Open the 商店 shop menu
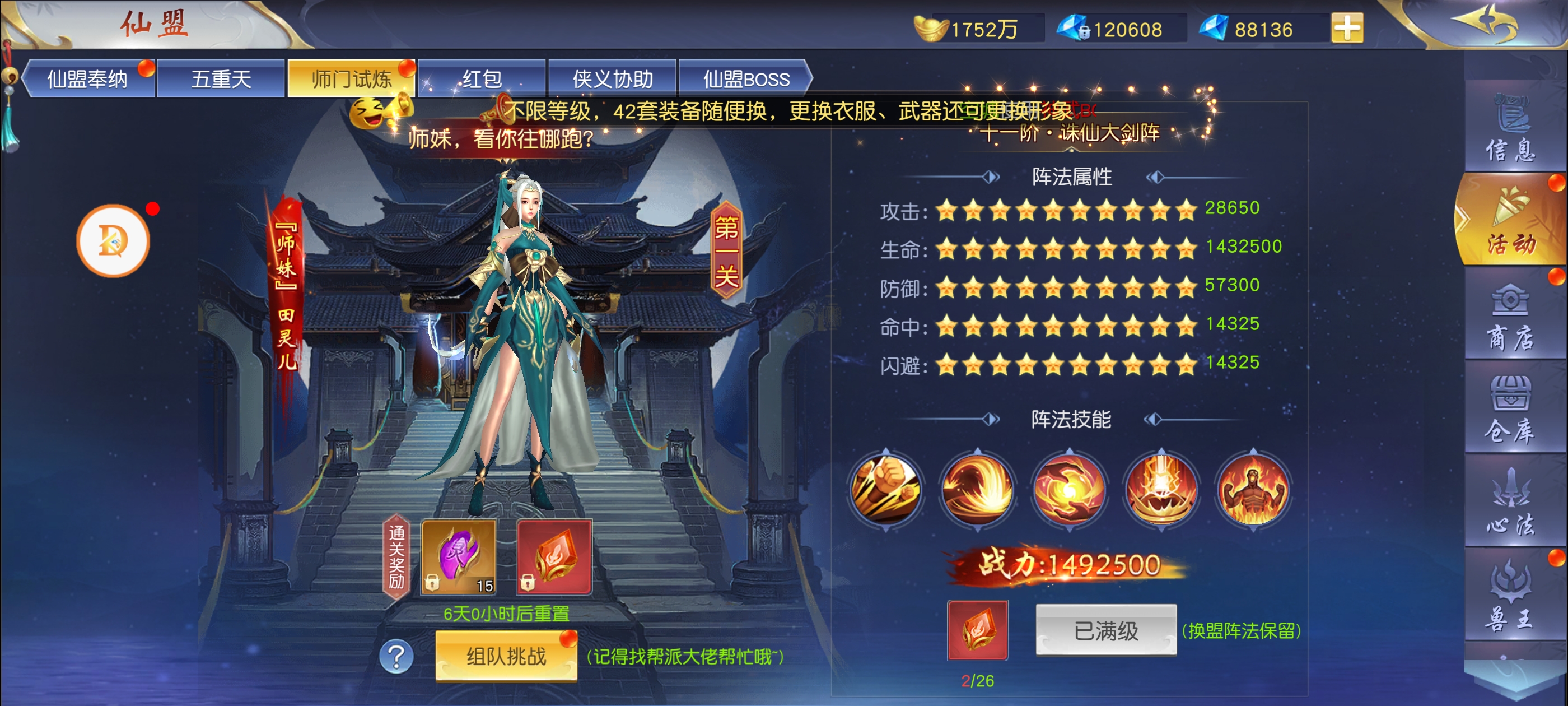 1510,317
